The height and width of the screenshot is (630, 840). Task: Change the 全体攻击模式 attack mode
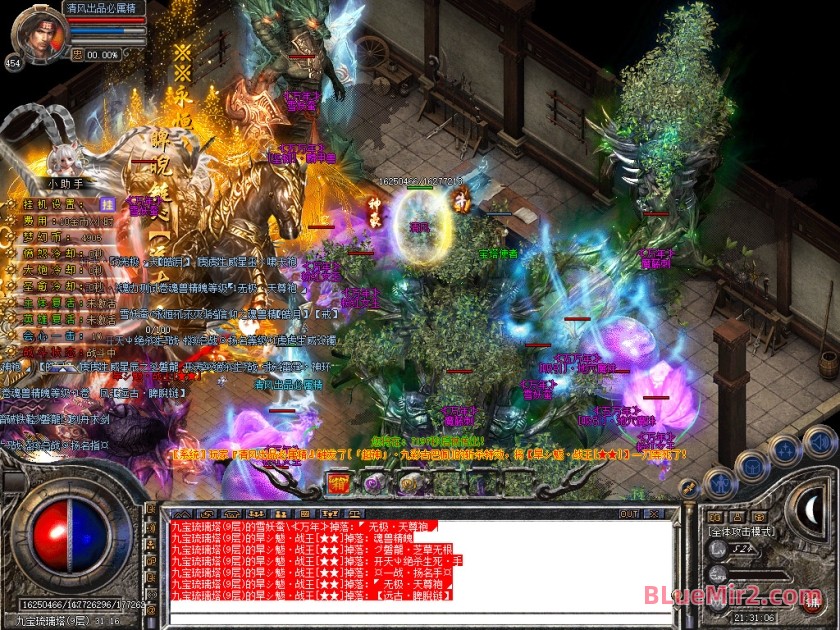743,532
